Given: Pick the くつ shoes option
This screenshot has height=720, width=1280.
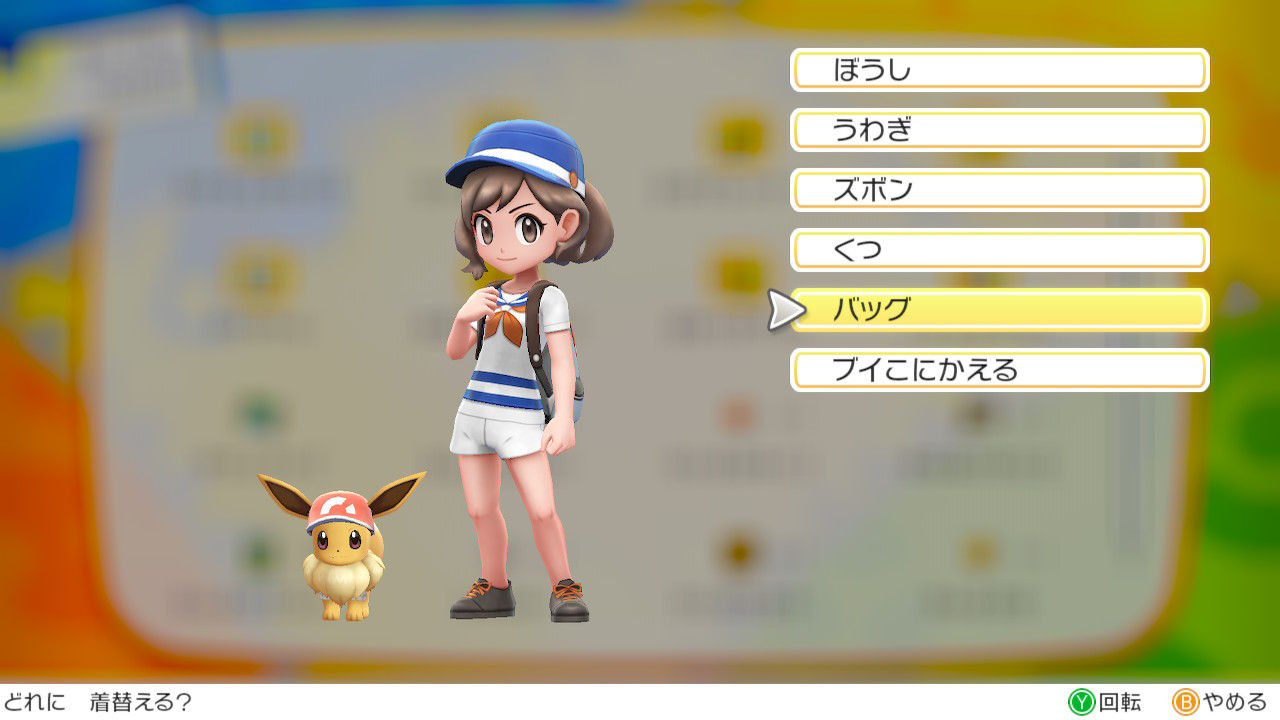Looking at the screenshot, I should click(1000, 250).
